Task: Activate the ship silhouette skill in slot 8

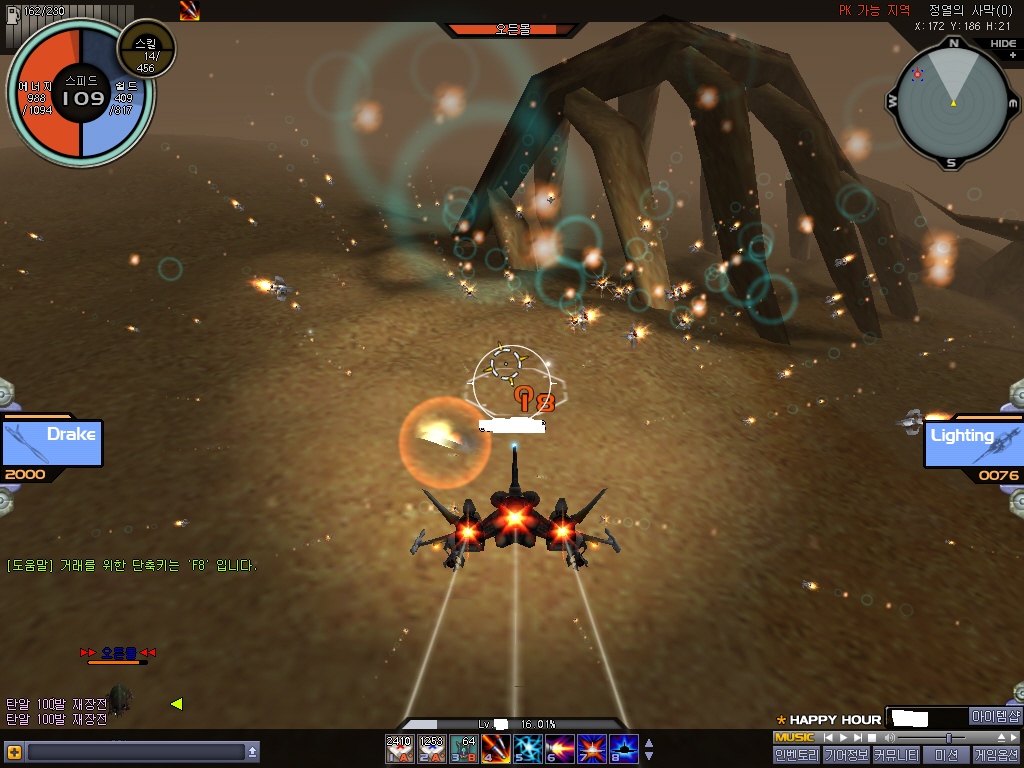Action: (x=623, y=749)
